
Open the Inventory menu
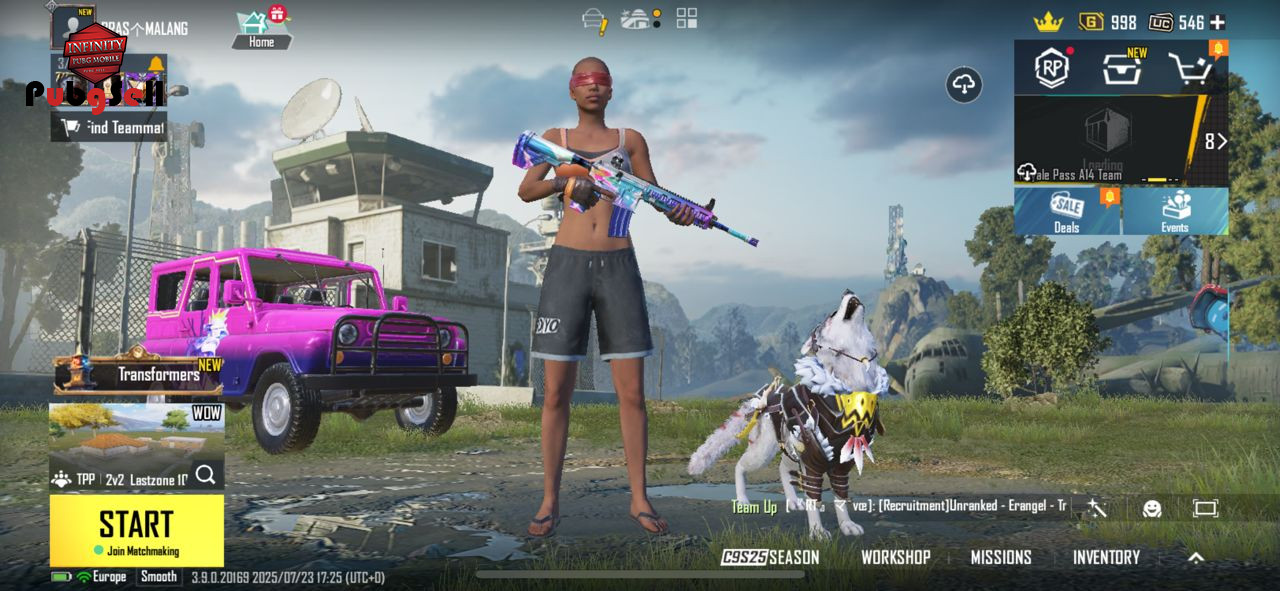point(1106,557)
